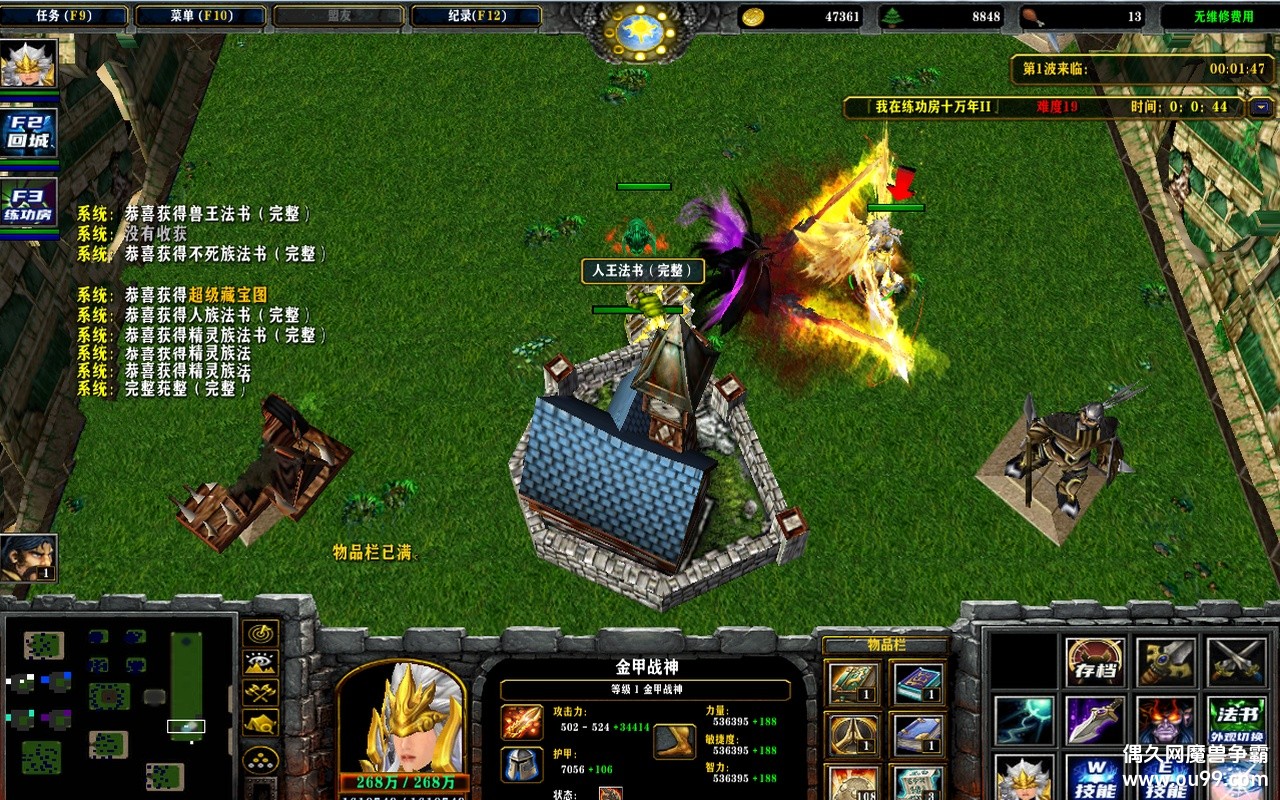Select the crossed swords attack command
1280x800 pixels.
pos(1236,661)
